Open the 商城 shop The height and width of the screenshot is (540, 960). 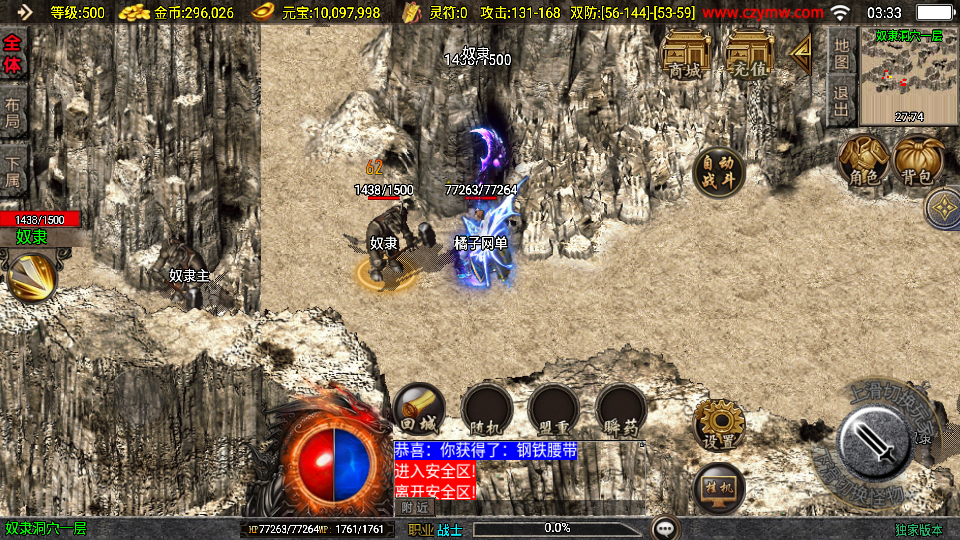coord(686,54)
